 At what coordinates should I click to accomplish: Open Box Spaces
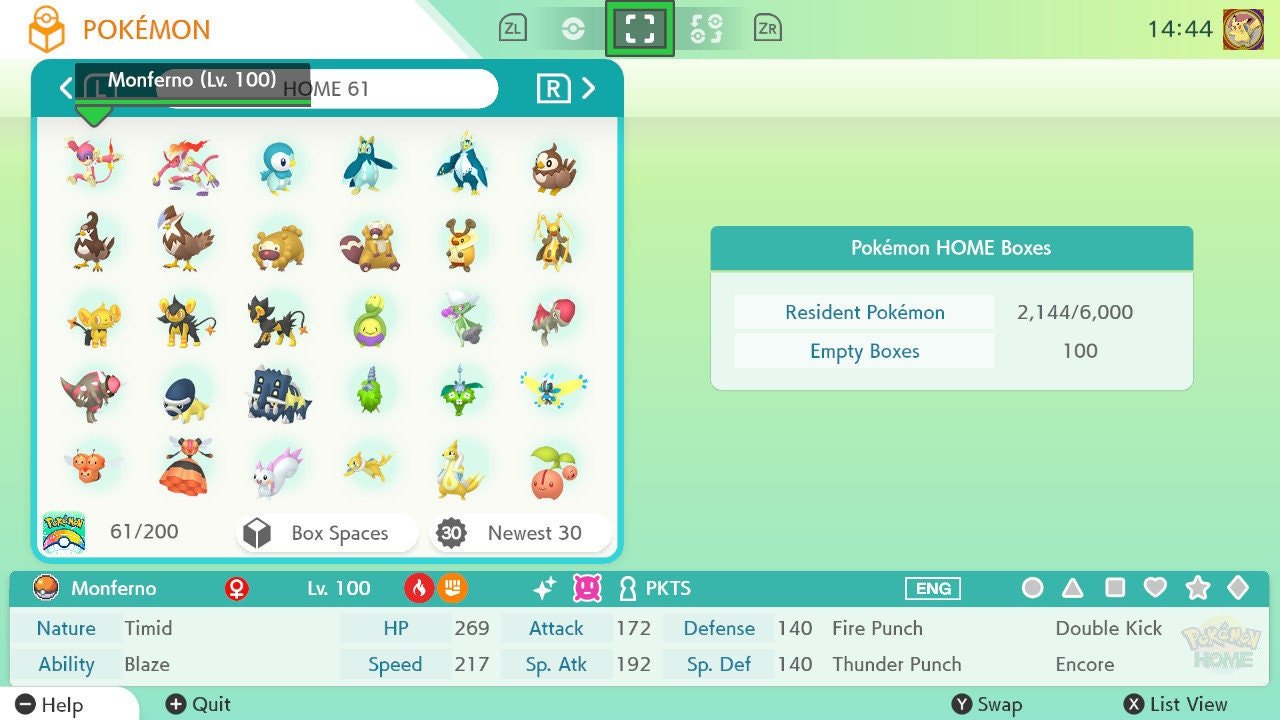pos(326,533)
